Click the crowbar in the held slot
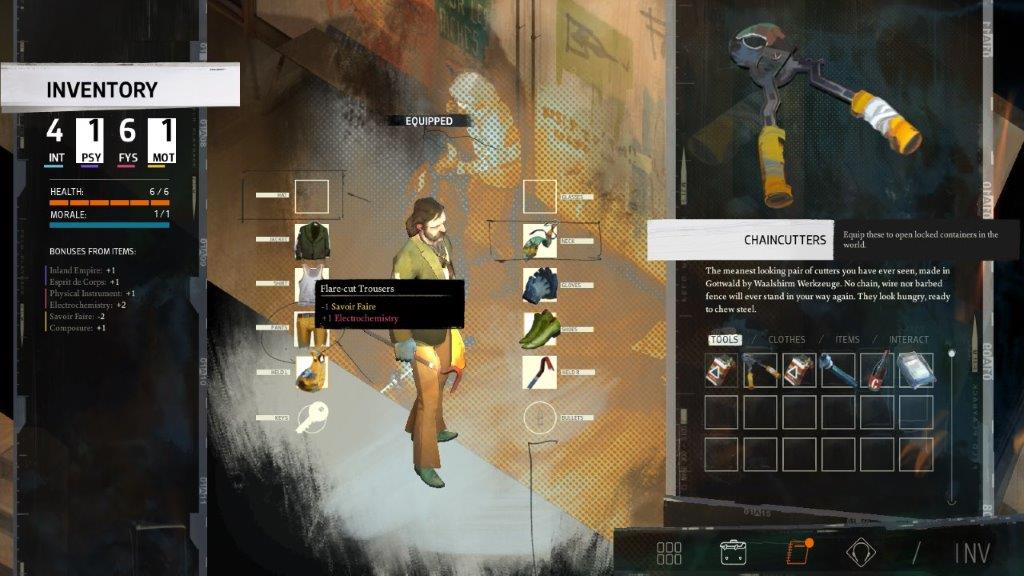1024x576 pixels. pos(540,372)
